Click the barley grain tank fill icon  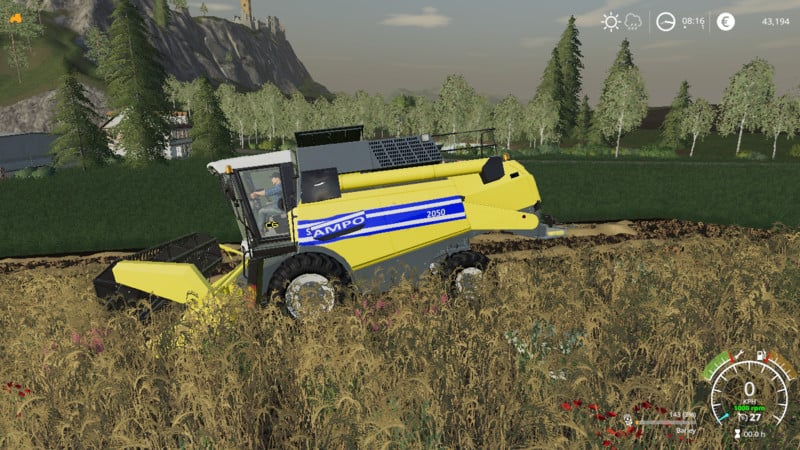tap(628, 419)
